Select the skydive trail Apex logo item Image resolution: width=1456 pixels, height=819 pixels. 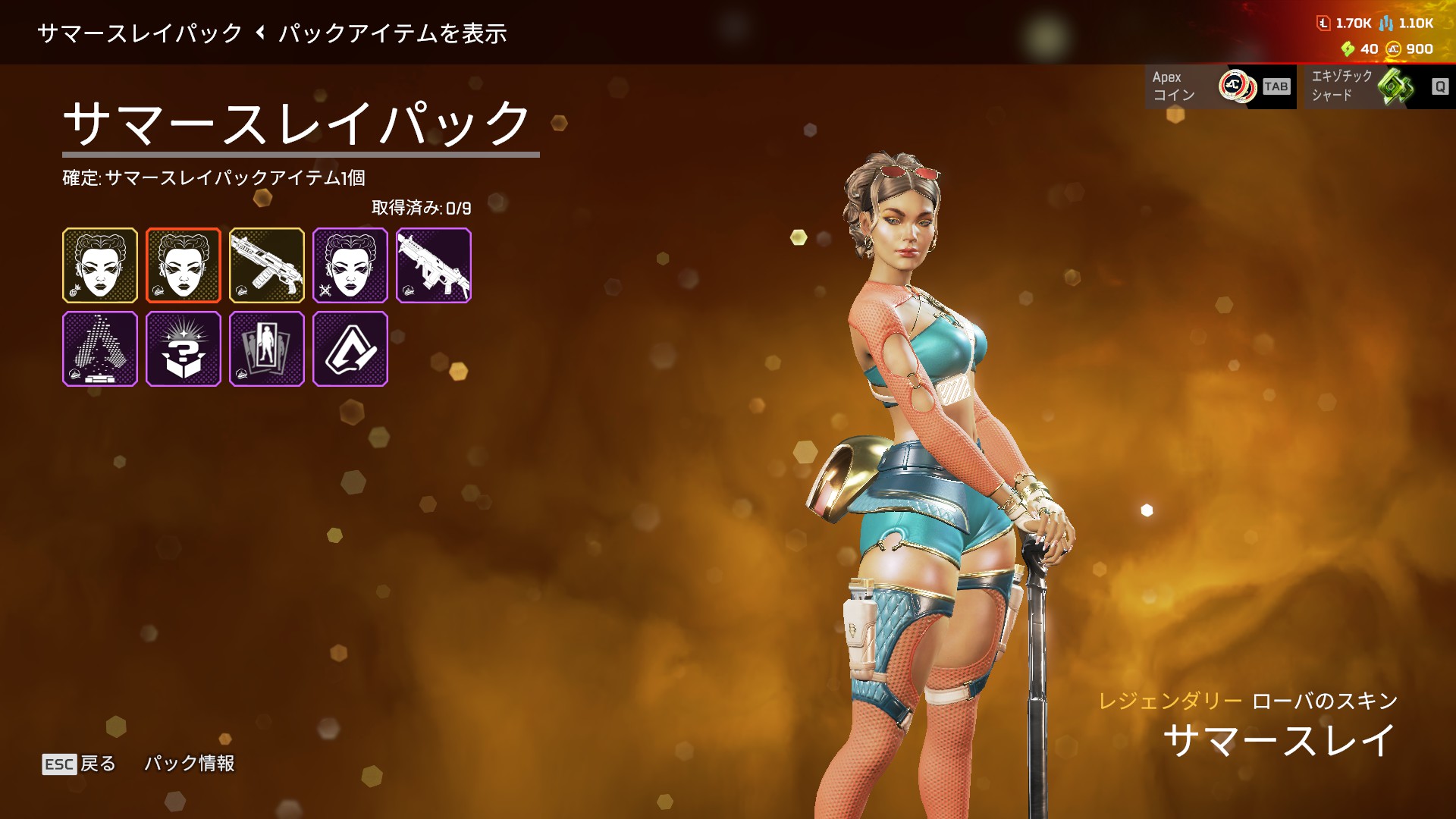100,349
